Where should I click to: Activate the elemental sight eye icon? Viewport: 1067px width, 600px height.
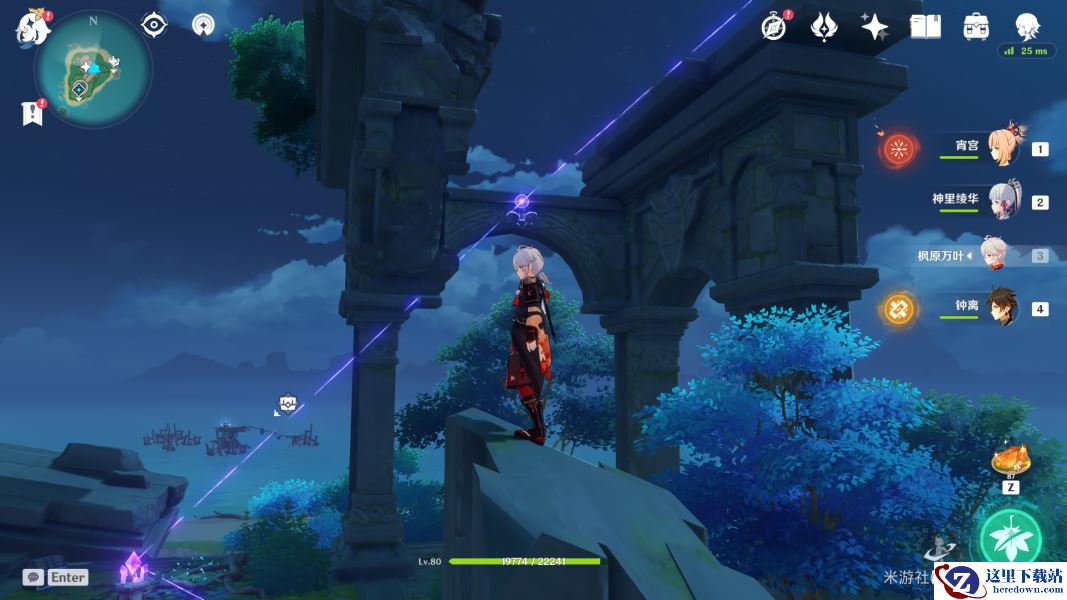click(154, 24)
